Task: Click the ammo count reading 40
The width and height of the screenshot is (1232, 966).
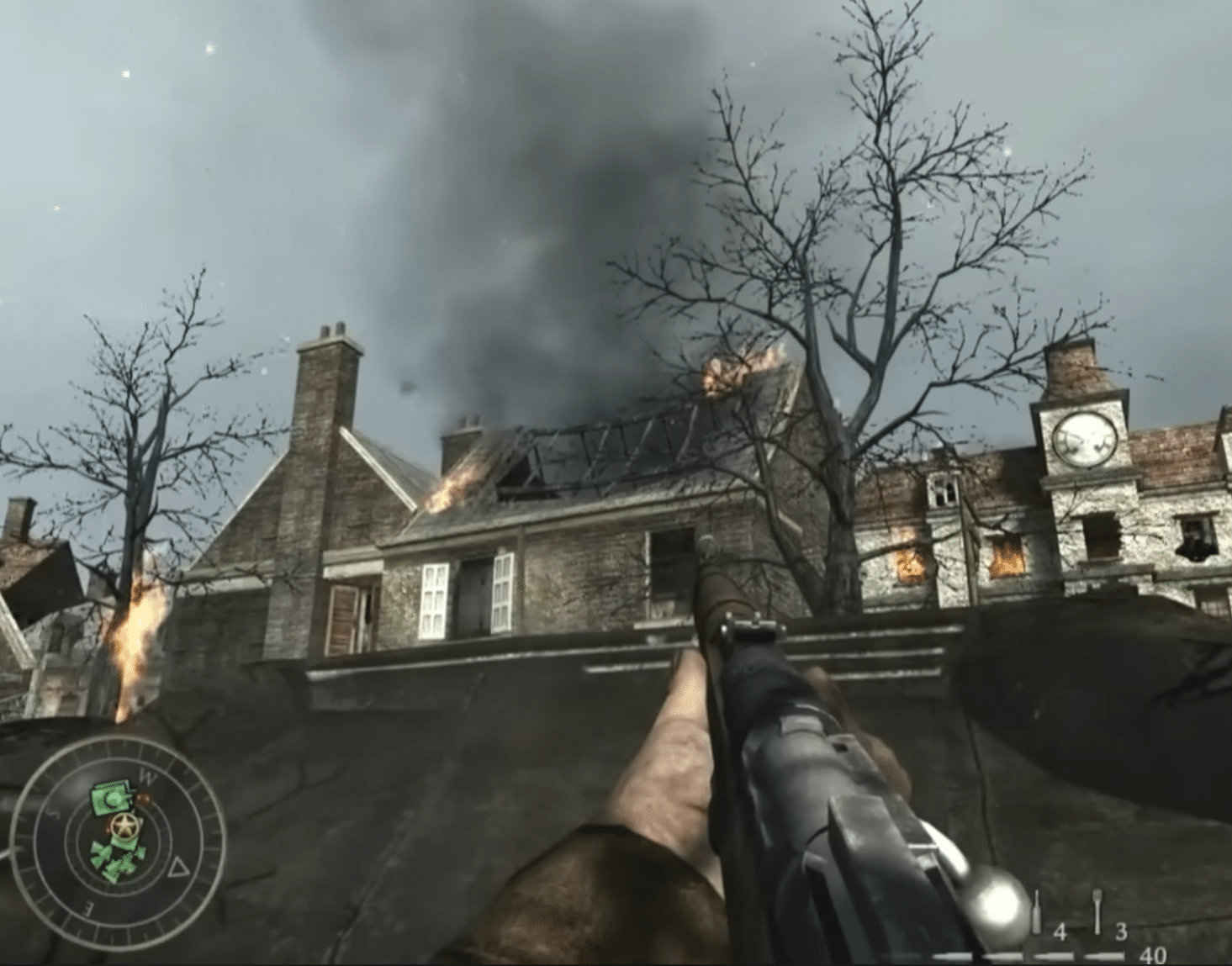Action: [1154, 955]
